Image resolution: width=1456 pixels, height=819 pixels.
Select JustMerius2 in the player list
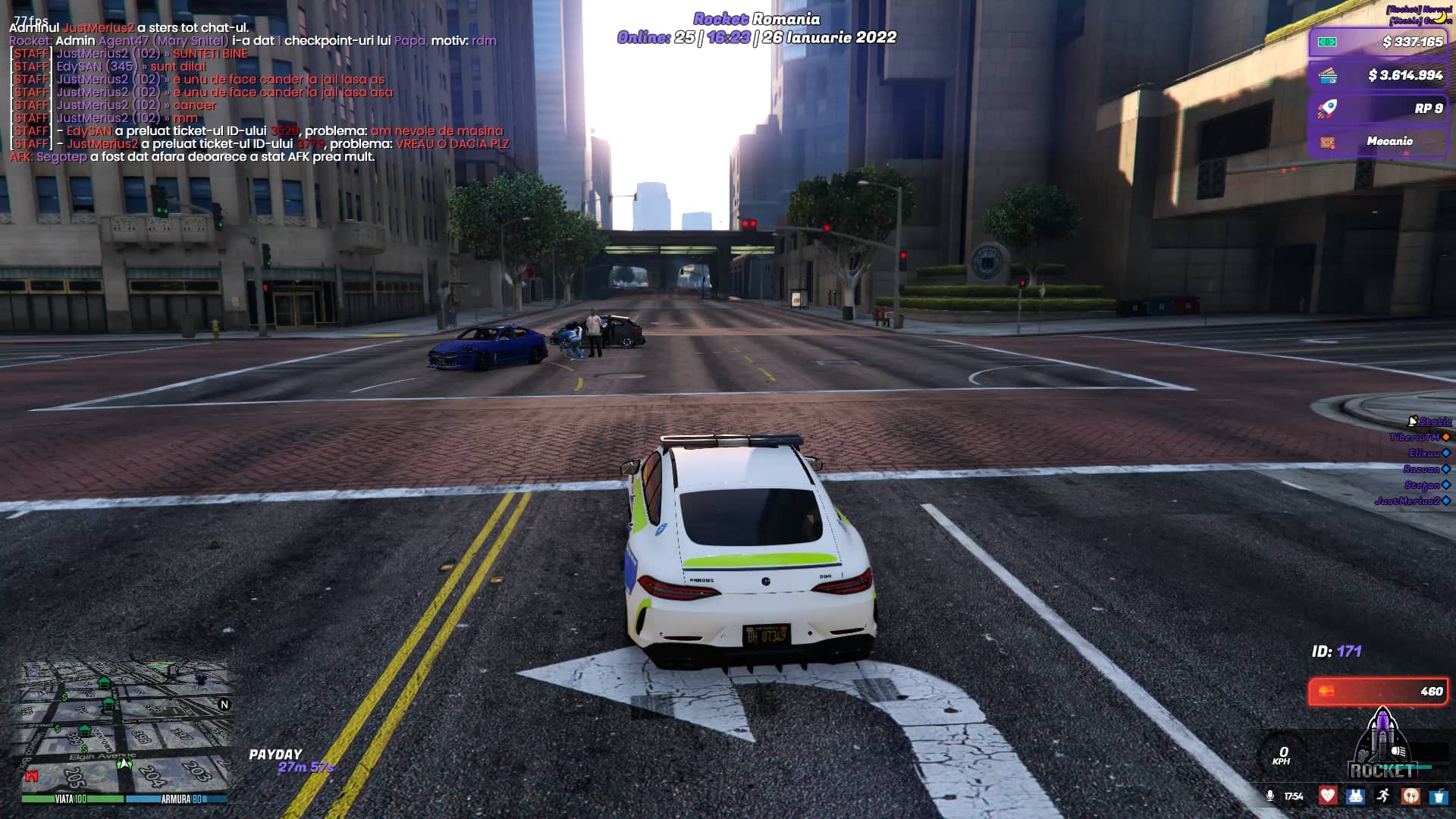click(1407, 500)
